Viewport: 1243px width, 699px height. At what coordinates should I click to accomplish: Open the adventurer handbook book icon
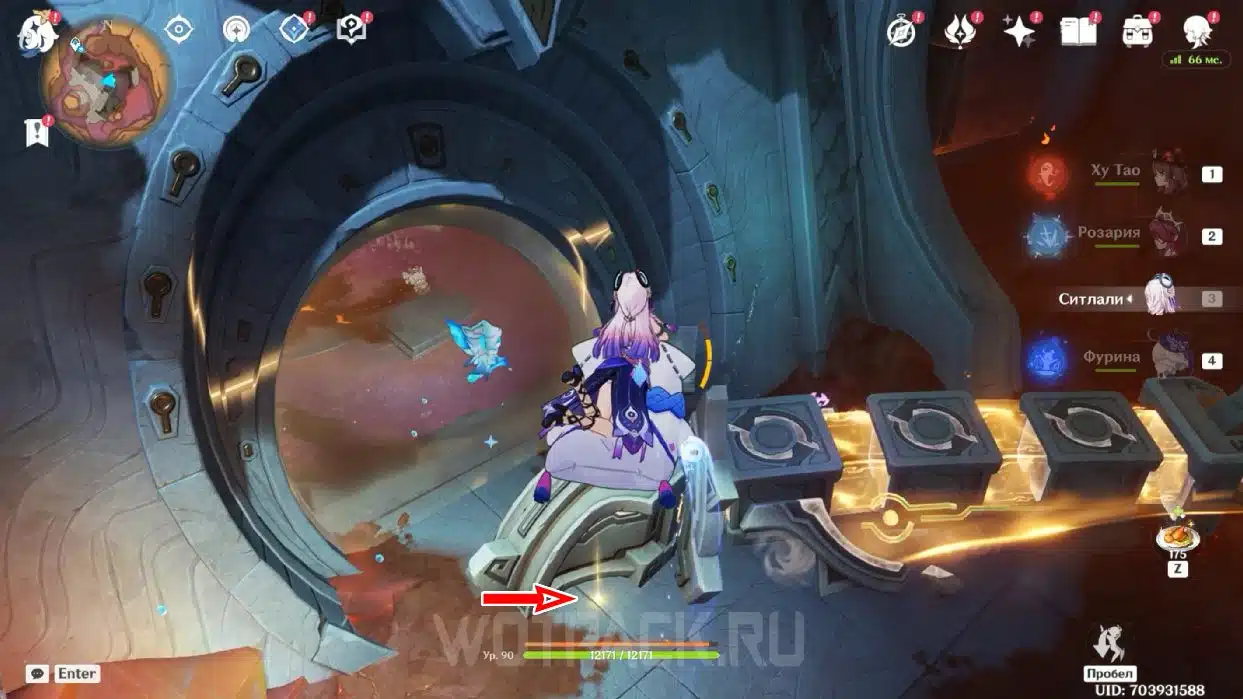pos(1077,33)
